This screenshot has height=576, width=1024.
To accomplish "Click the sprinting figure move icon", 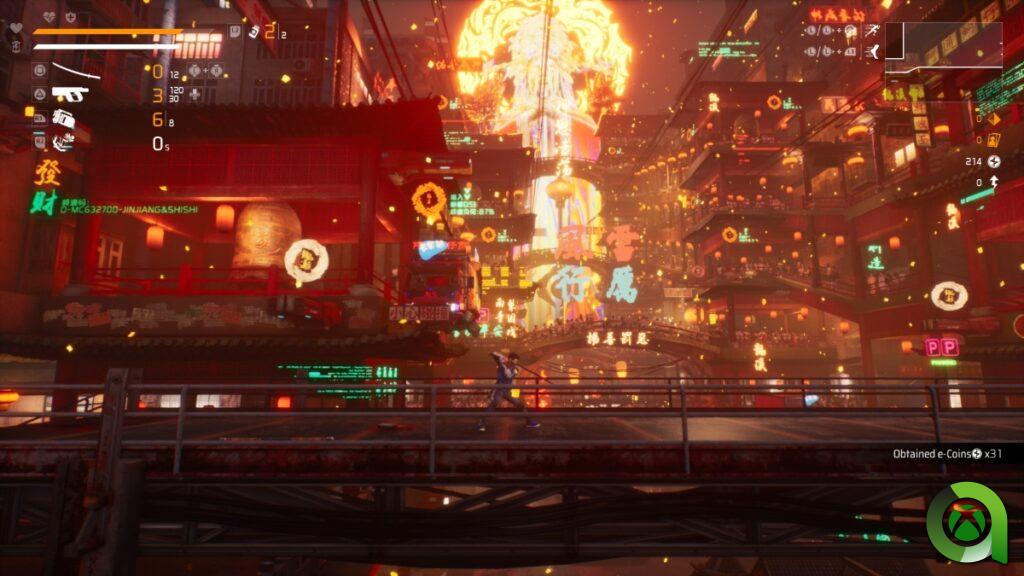I will pyautogui.click(x=873, y=30).
